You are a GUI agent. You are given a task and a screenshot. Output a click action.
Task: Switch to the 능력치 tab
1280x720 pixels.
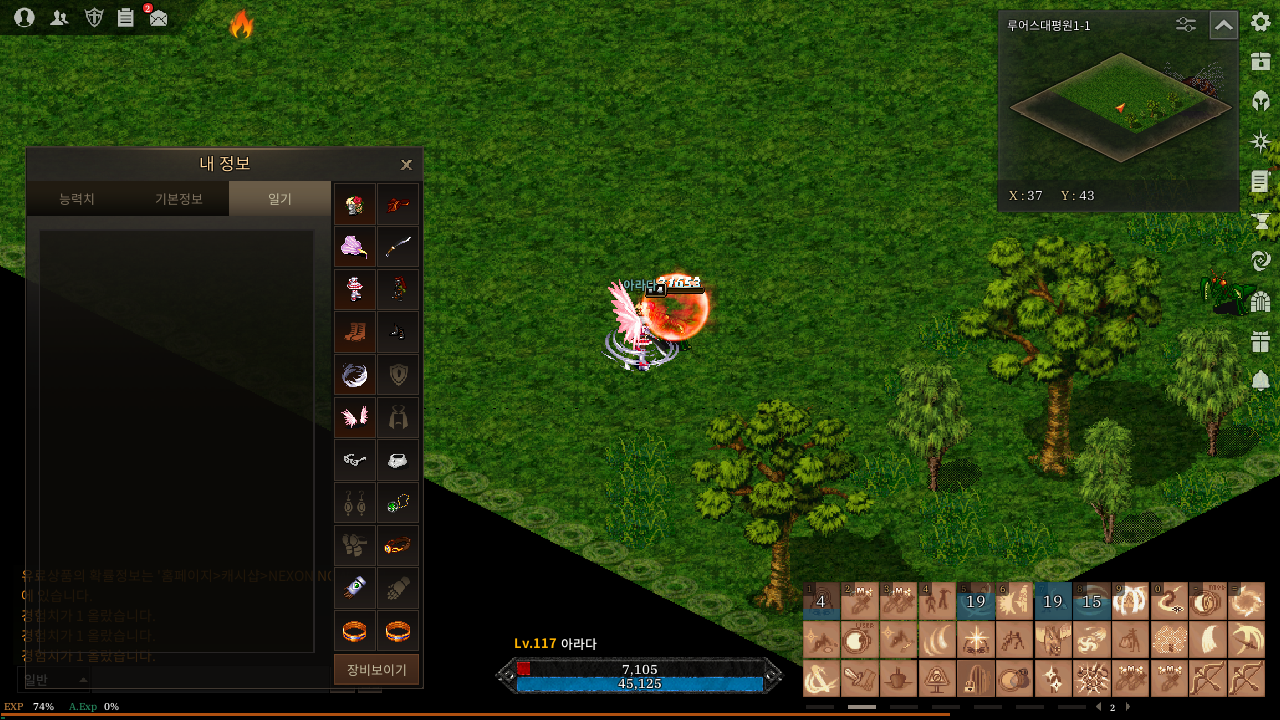tap(77, 199)
